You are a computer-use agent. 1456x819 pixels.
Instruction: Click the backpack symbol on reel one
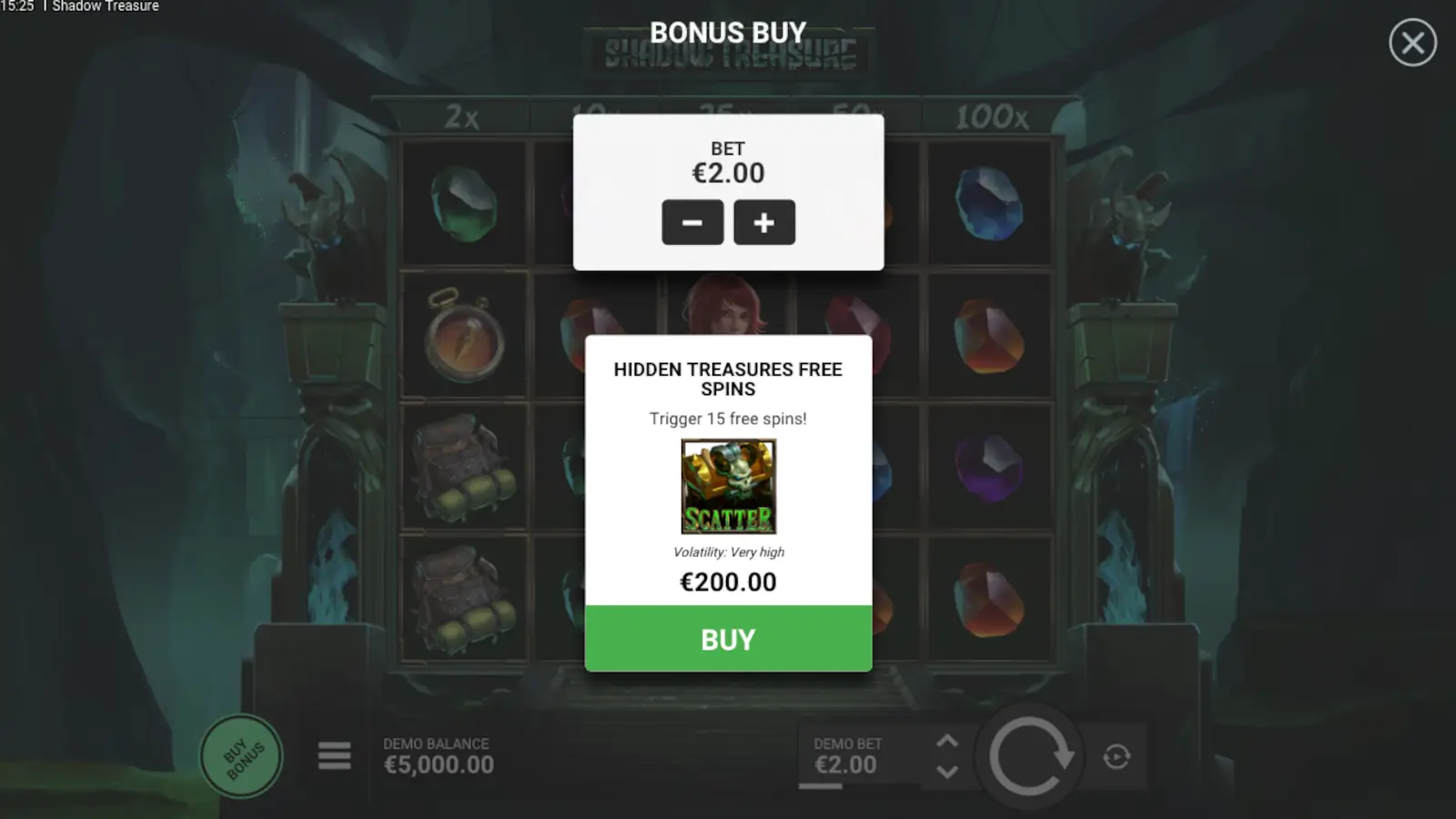click(462, 466)
